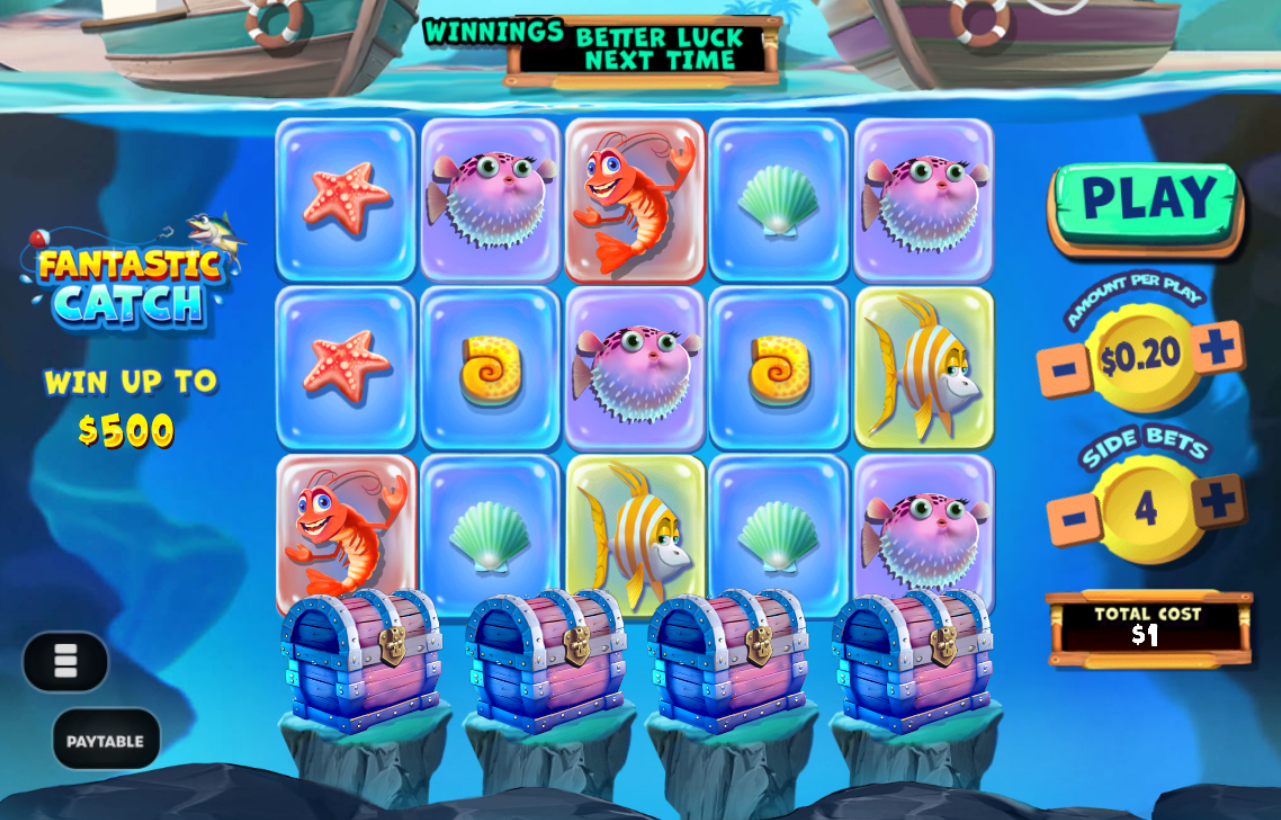Click the starfish symbol in the top row

coord(344,198)
